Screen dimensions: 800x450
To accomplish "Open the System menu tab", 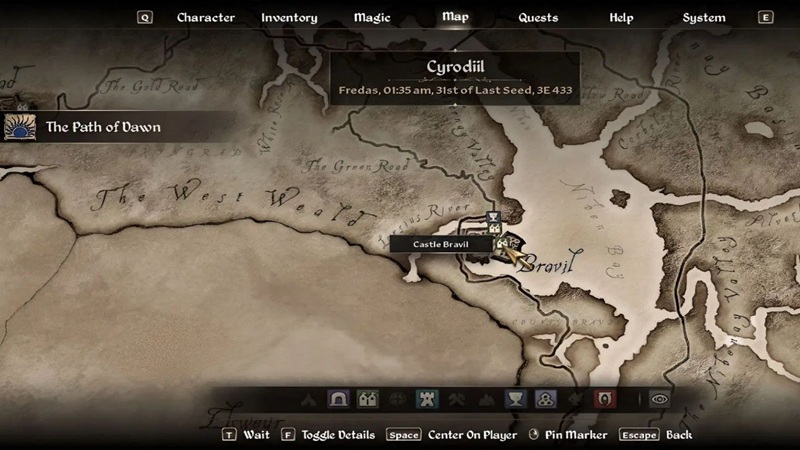I will tap(704, 18).
